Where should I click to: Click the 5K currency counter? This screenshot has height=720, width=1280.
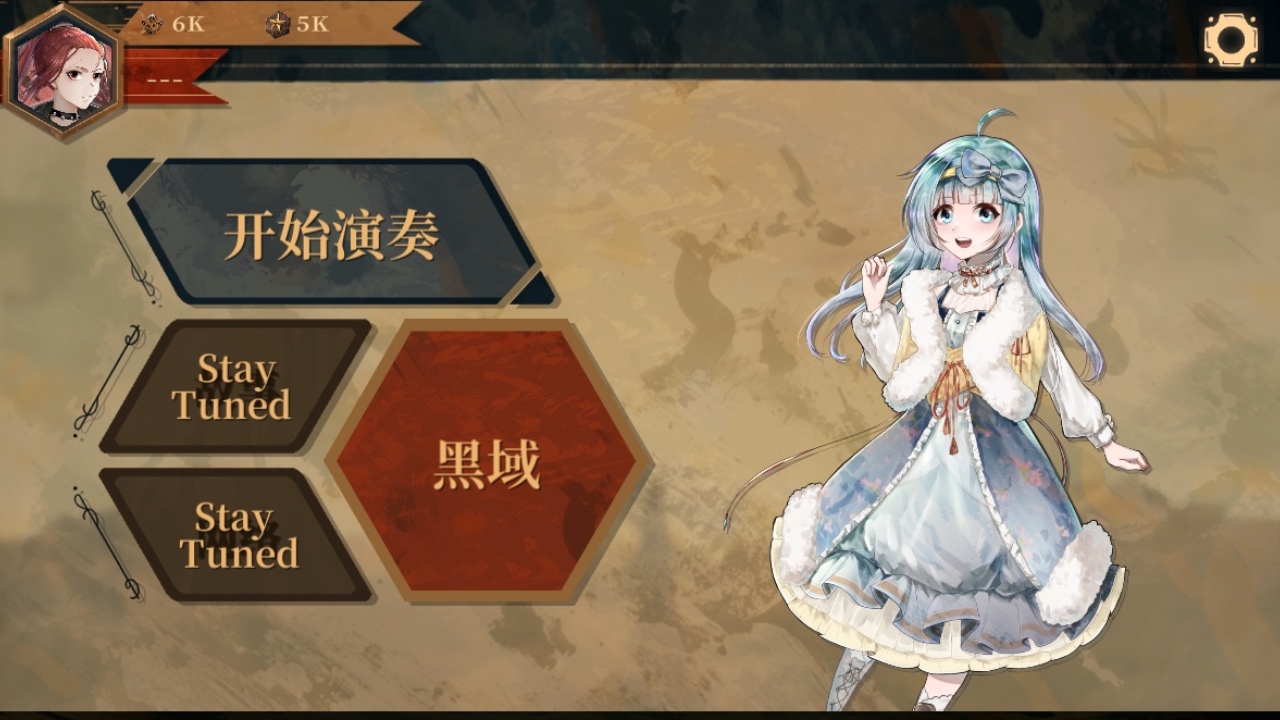click(x=300, y=25)
